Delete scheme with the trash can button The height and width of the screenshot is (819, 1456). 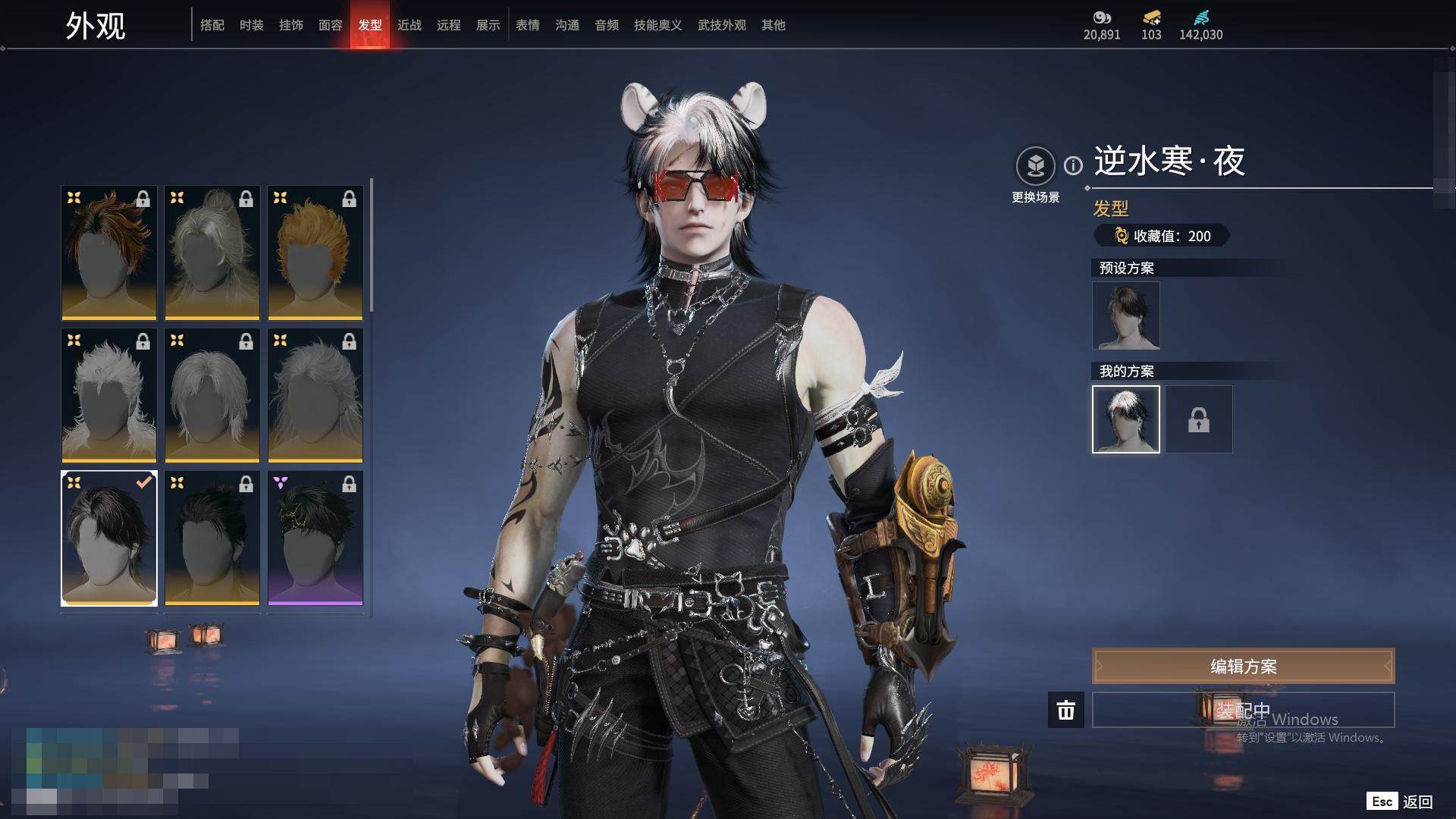(1066, 711)
